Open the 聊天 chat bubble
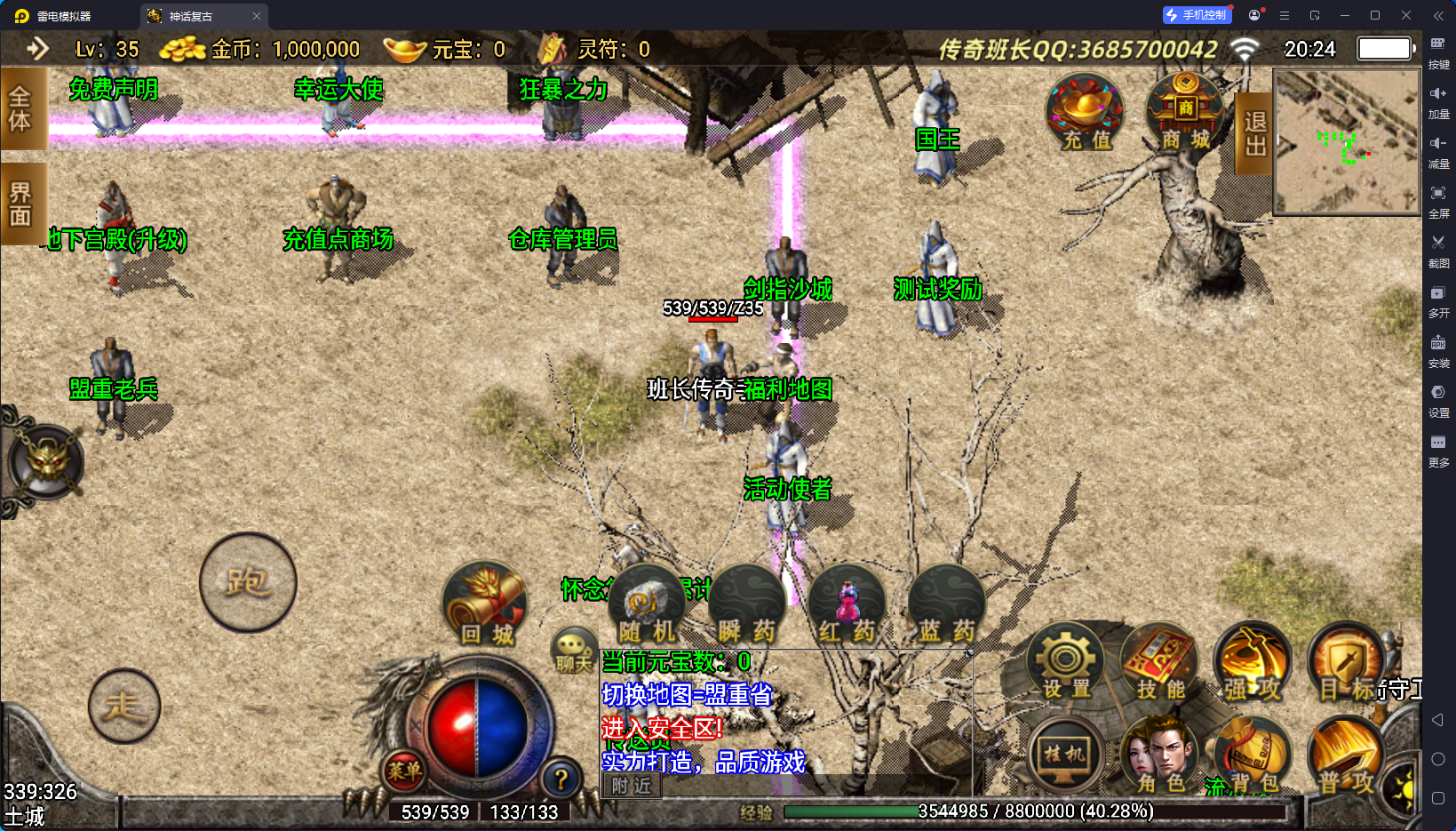The image size is (1456, 831). (573, 651)
